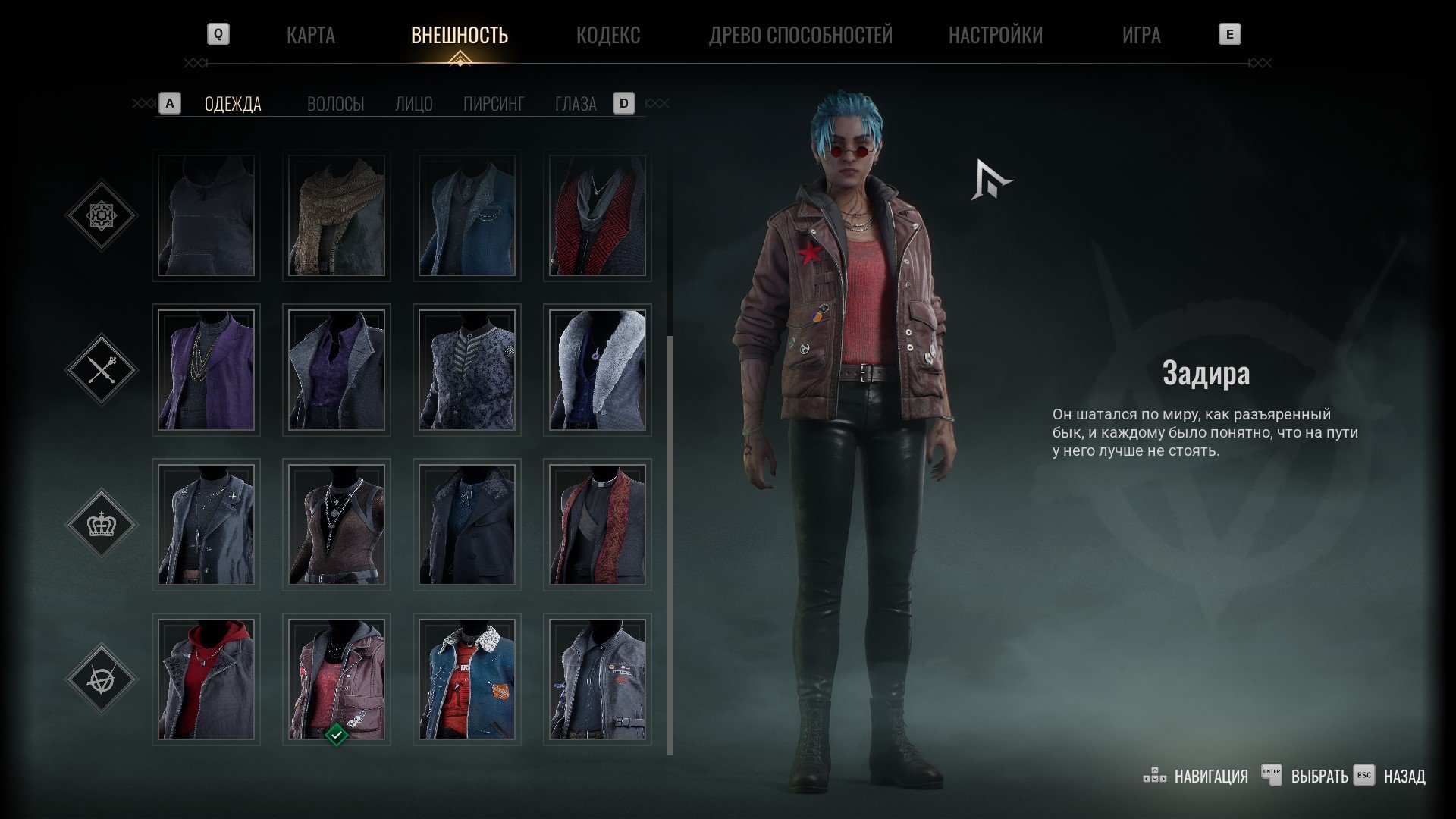The image size is (1456, 819).
Task: Switch to the Кодекс tab
Action: point(607,35)
